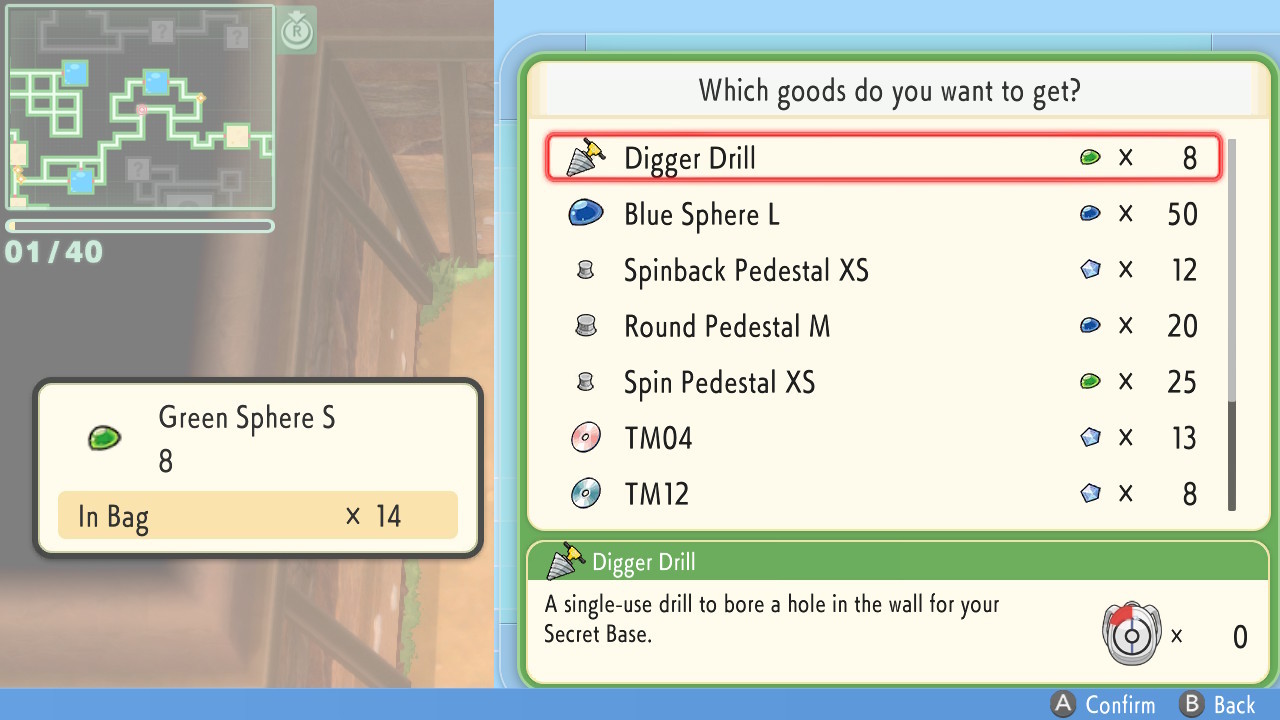This screenshot has width=1280, height=720.
Task: Click the In Bag quantity row
Action: pyautogui.click(x=258, y=516)
